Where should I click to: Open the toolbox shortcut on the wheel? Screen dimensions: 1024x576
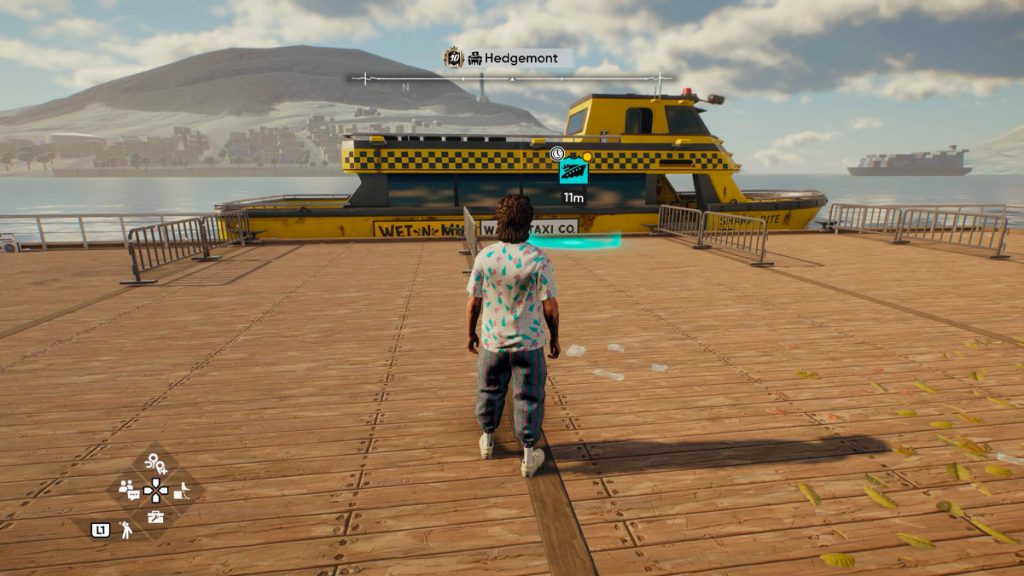(x=156, y=516)
